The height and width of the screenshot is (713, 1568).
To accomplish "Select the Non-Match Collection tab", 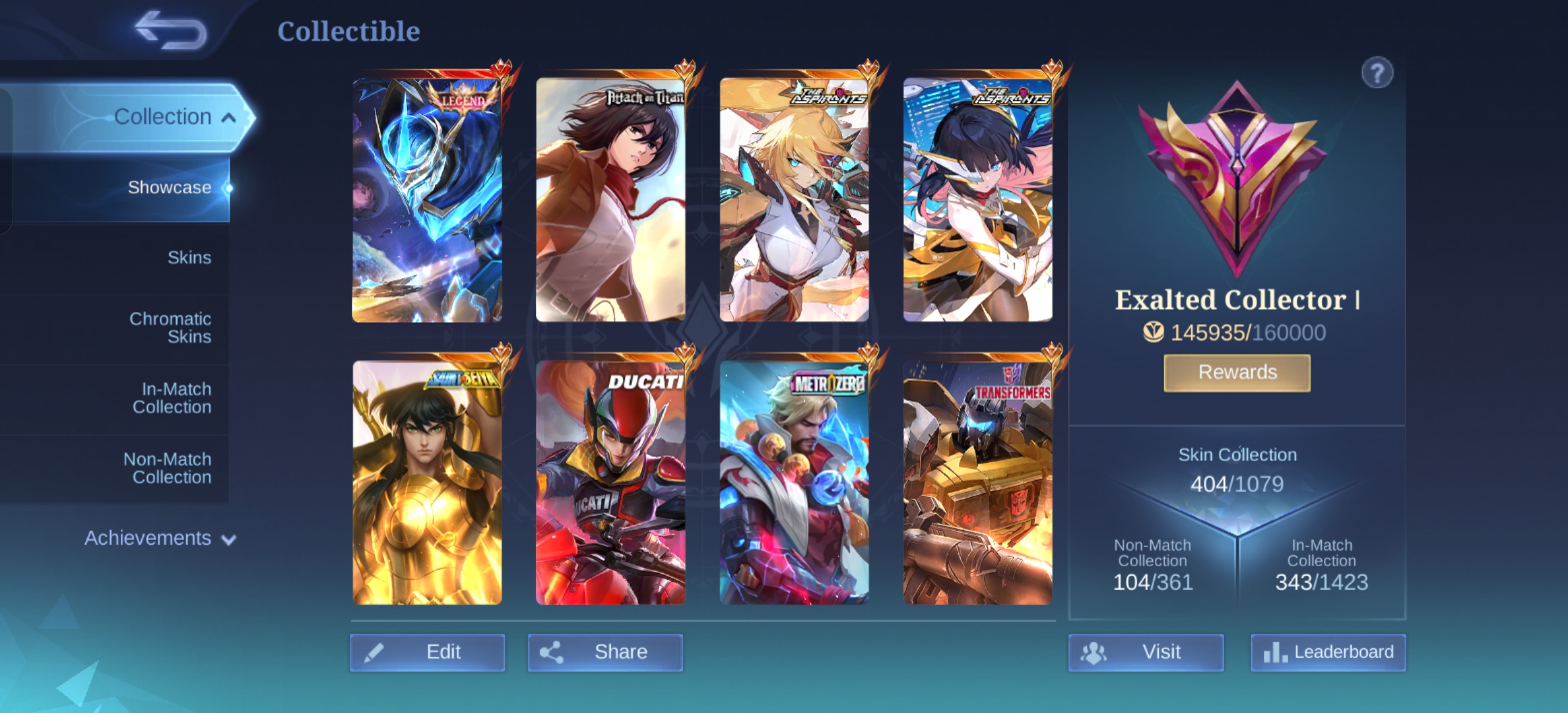I will pyautogui.click(x=168, y=468).
